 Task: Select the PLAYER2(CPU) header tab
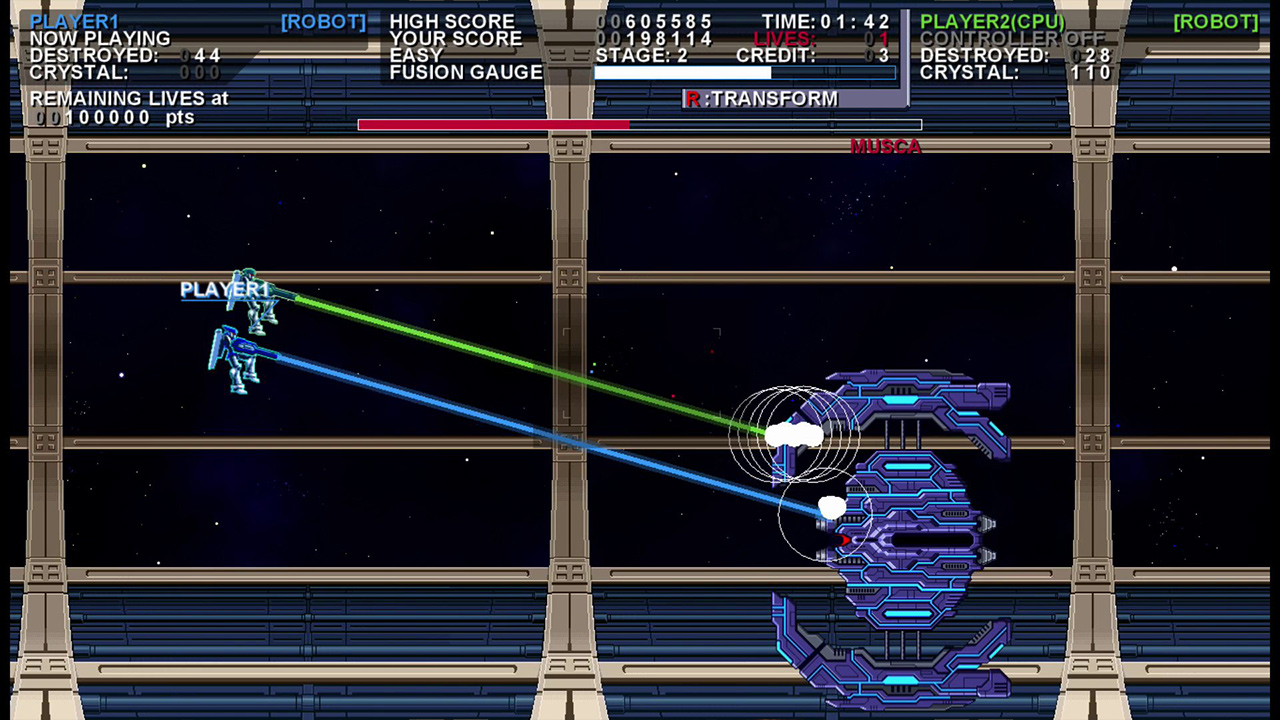point(993,21)
